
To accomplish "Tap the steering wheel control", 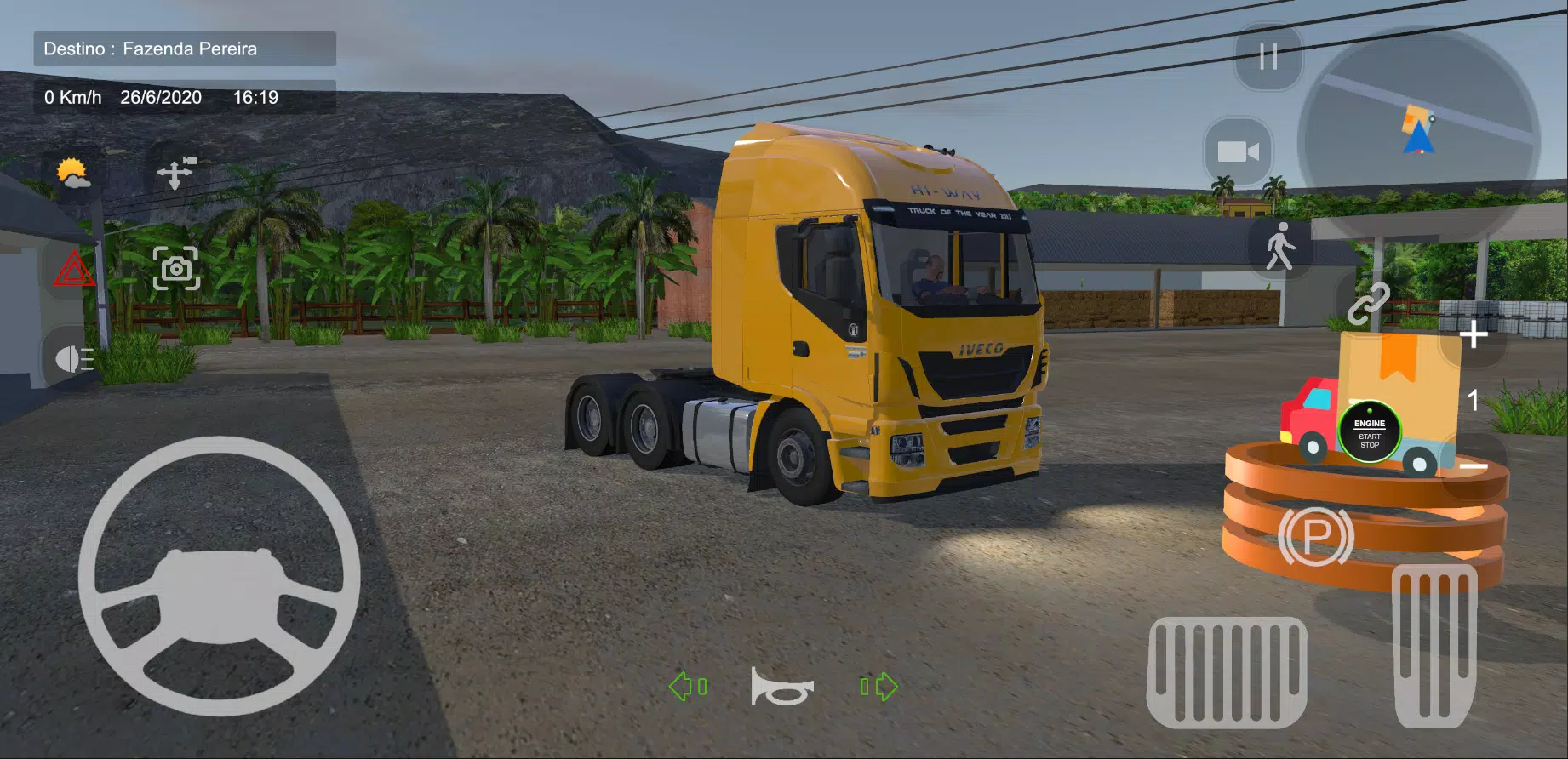I will click(220, 576).
